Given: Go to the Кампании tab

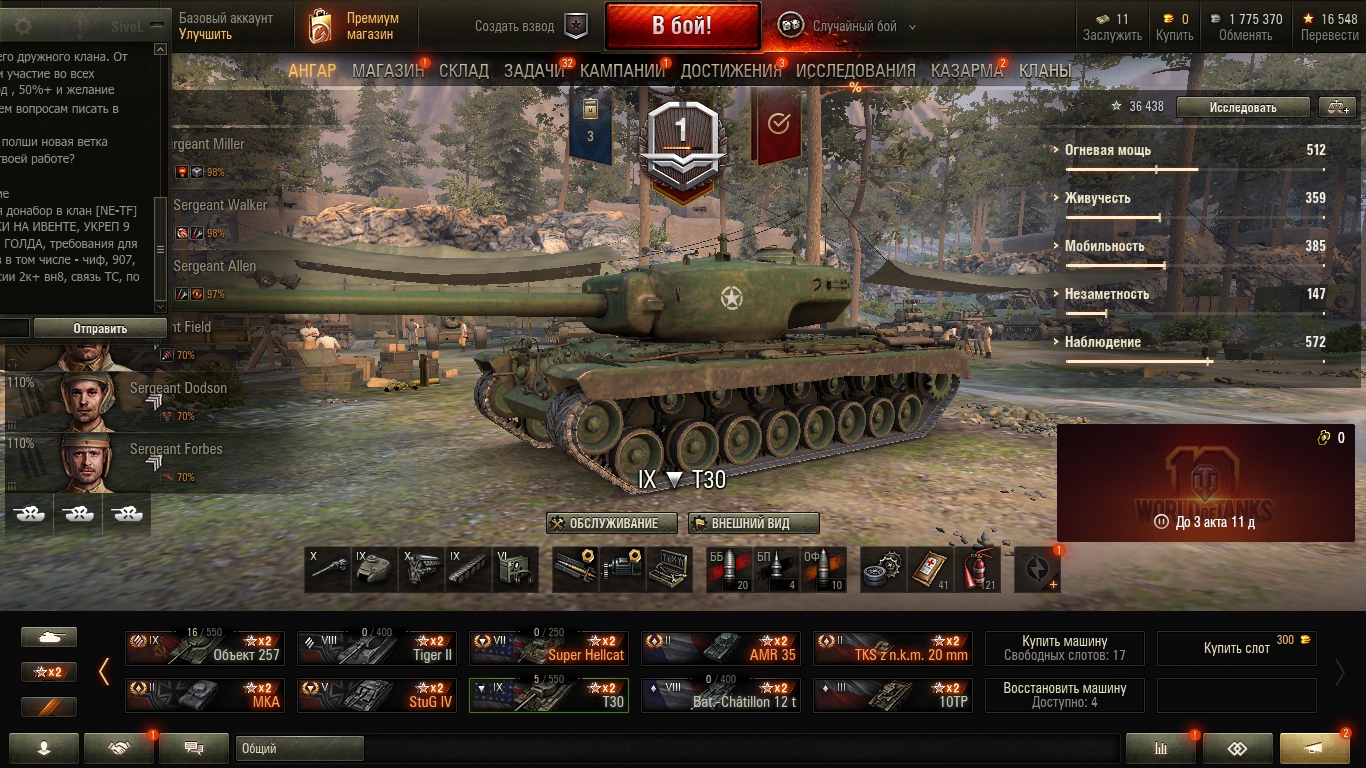Looking at the screenshot, I should click(622, 71).
